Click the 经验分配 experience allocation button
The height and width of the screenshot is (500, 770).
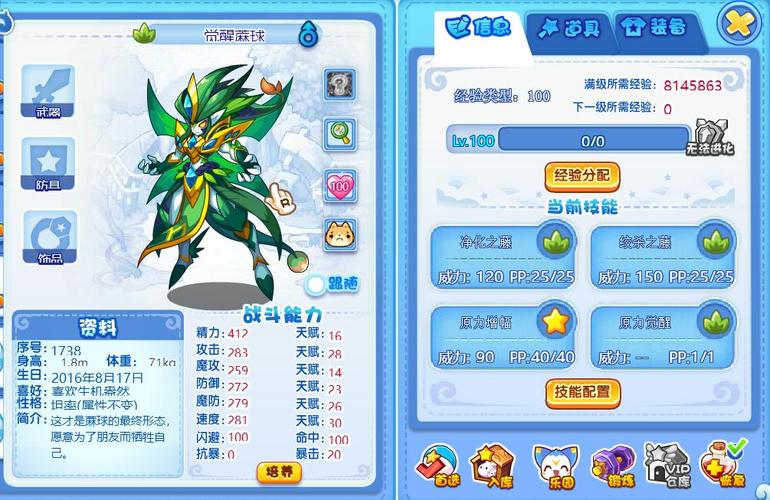click(x=582, y=176)
